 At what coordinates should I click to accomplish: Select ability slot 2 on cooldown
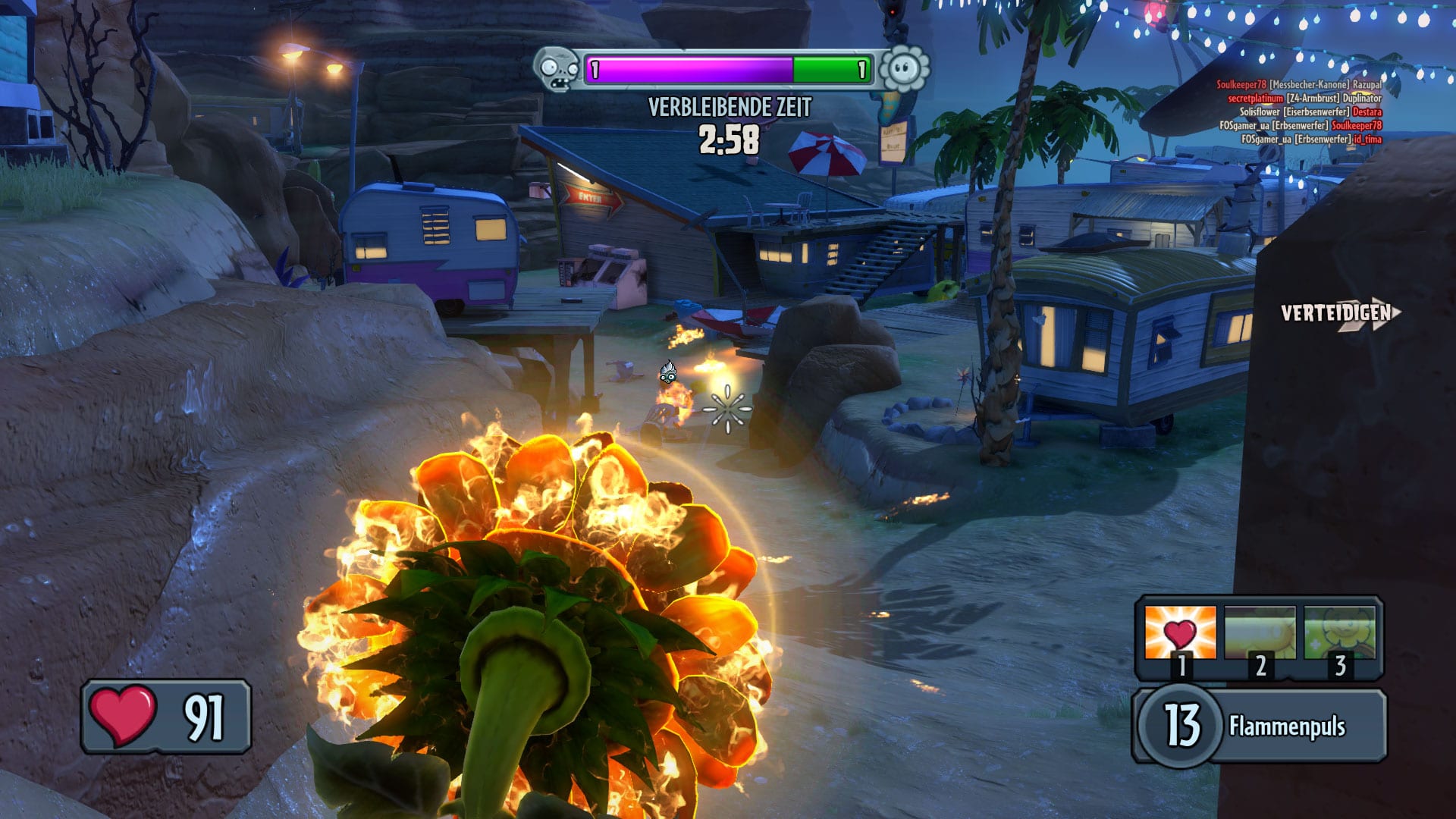pyautogui.click(x=1260, y=633)
